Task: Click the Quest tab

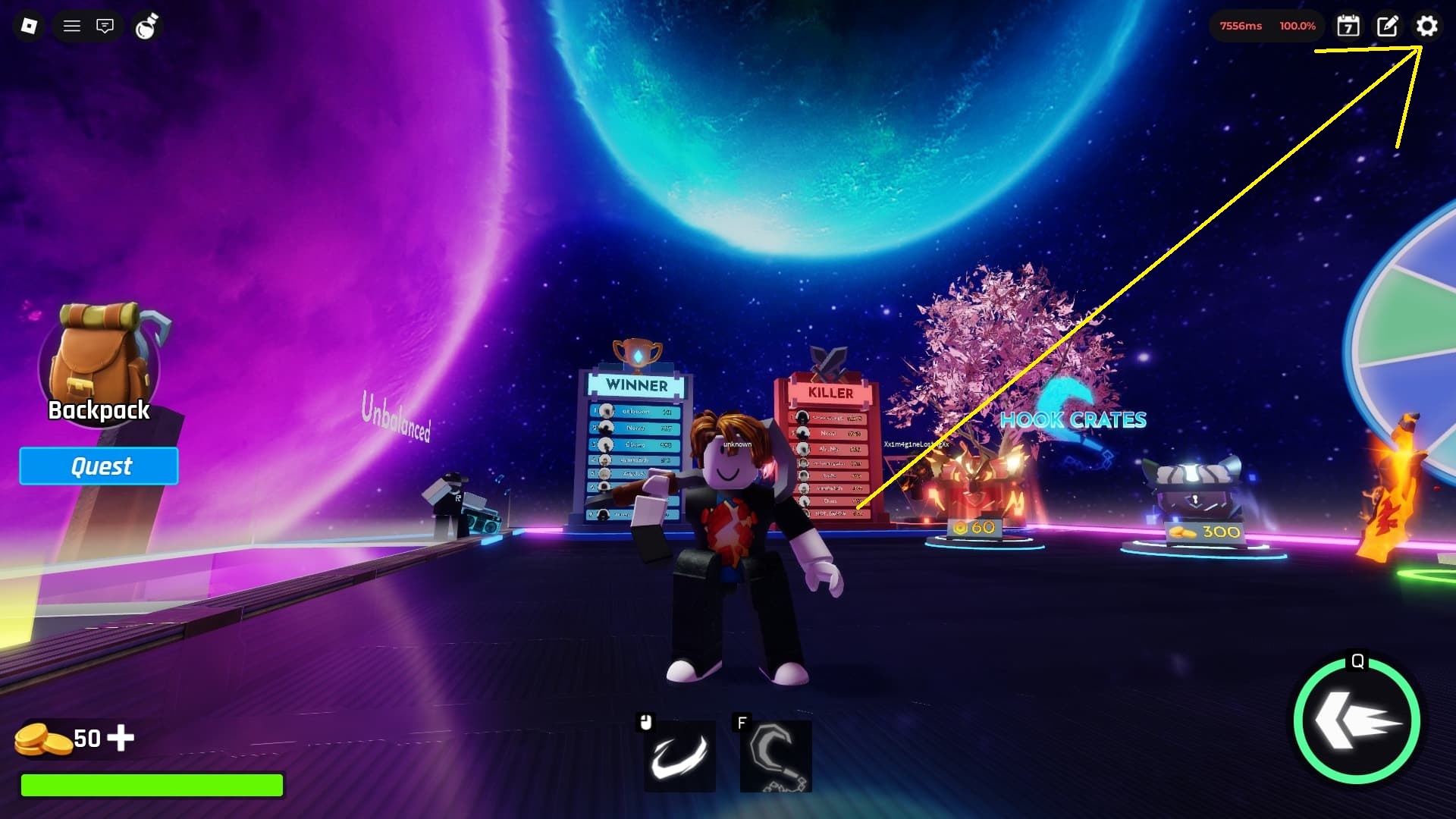Action: (99, 466)
